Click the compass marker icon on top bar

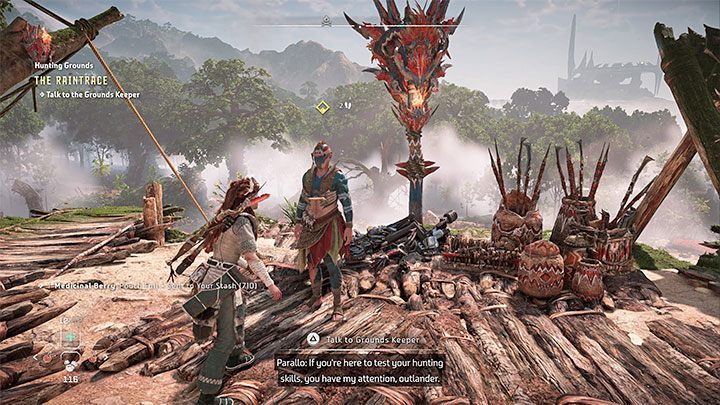(326, 21)
